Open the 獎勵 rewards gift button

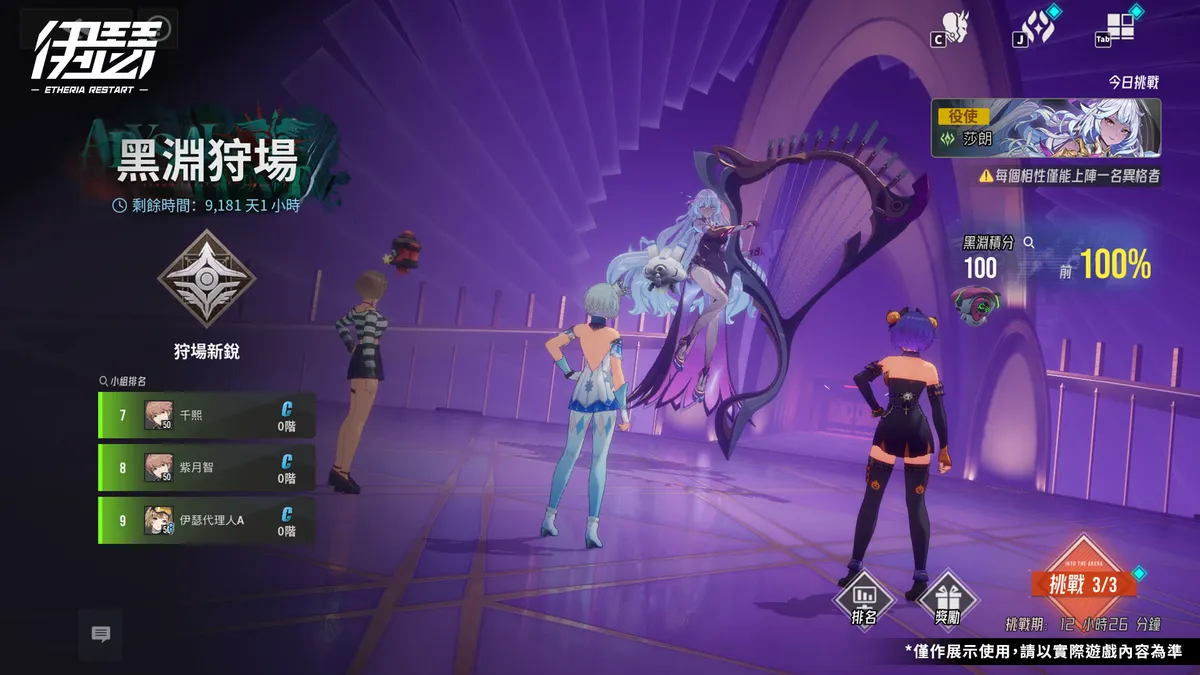pos(947,602)
